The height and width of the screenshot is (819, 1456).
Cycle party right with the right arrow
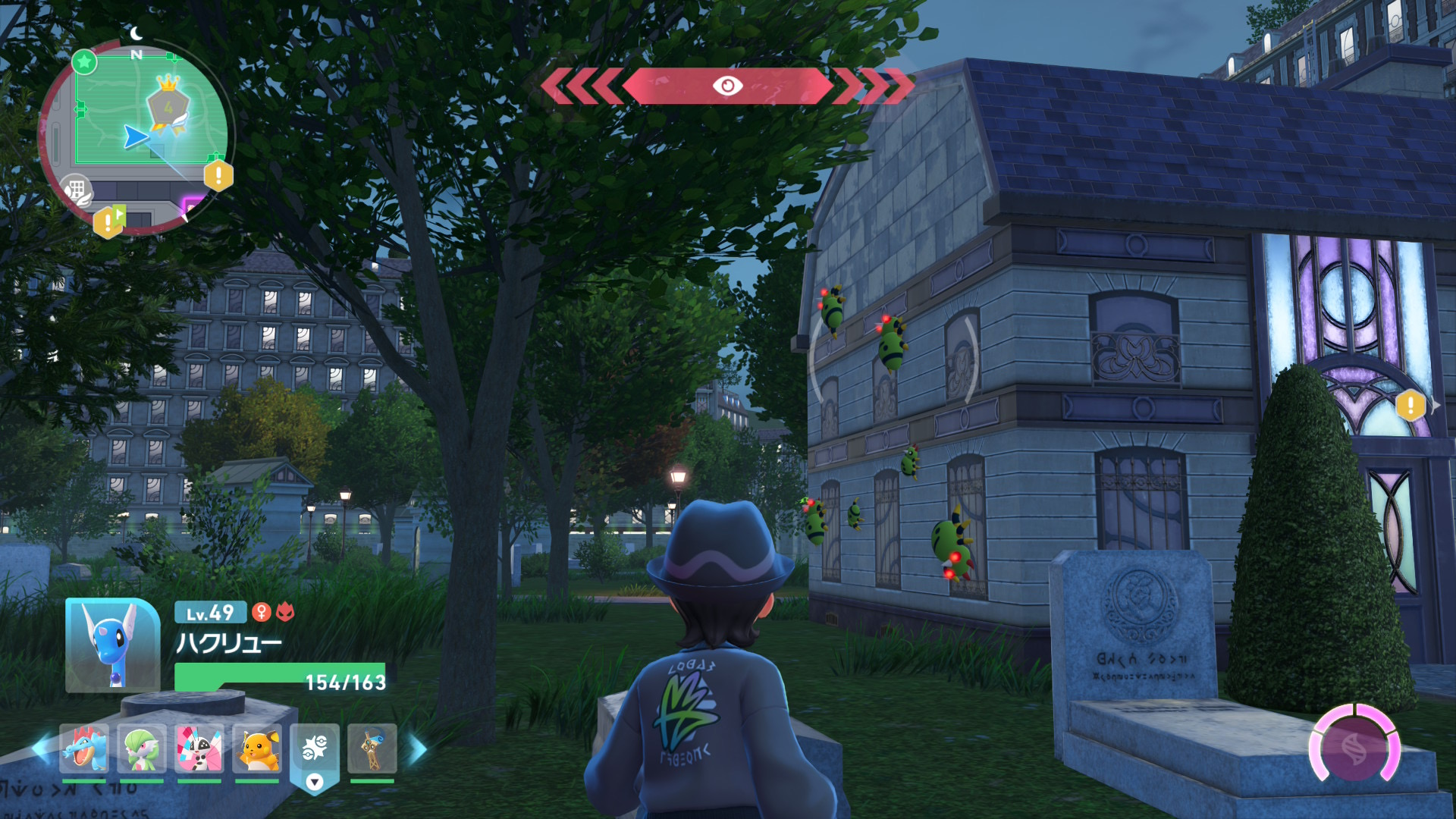click(418, 748)
